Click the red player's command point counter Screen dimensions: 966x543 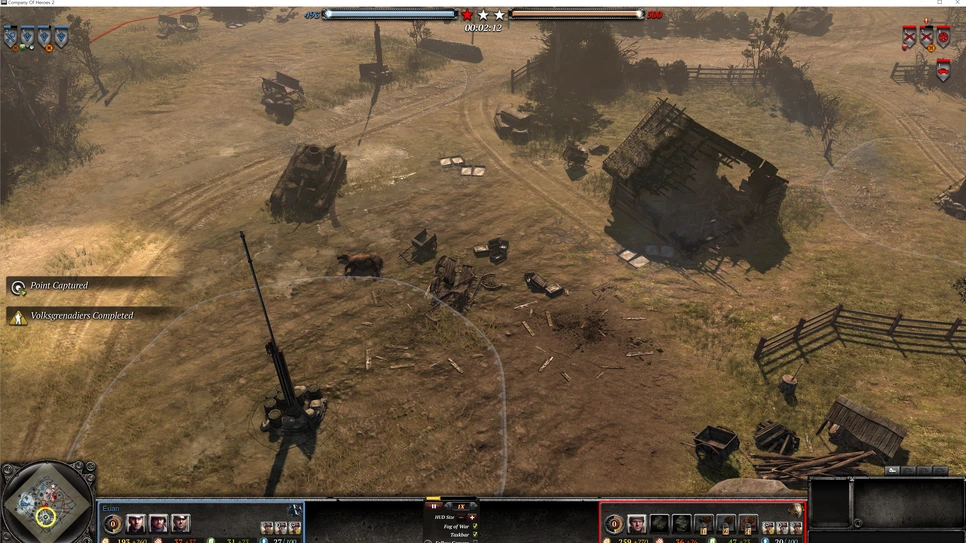614,524
